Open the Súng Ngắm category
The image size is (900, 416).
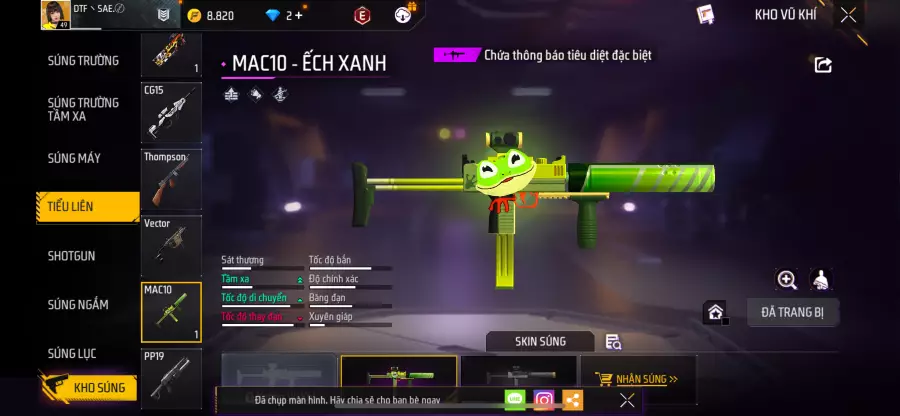click(78, 304)
